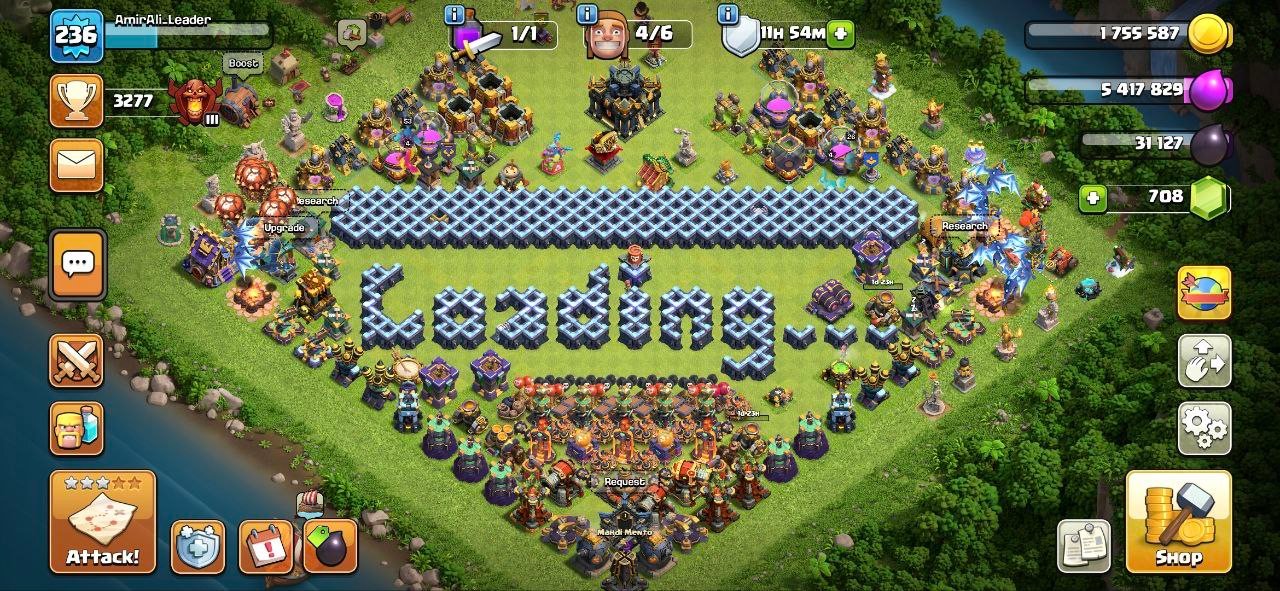
Task: Open the layout editor hand icon
Action: click(1204, 361)
